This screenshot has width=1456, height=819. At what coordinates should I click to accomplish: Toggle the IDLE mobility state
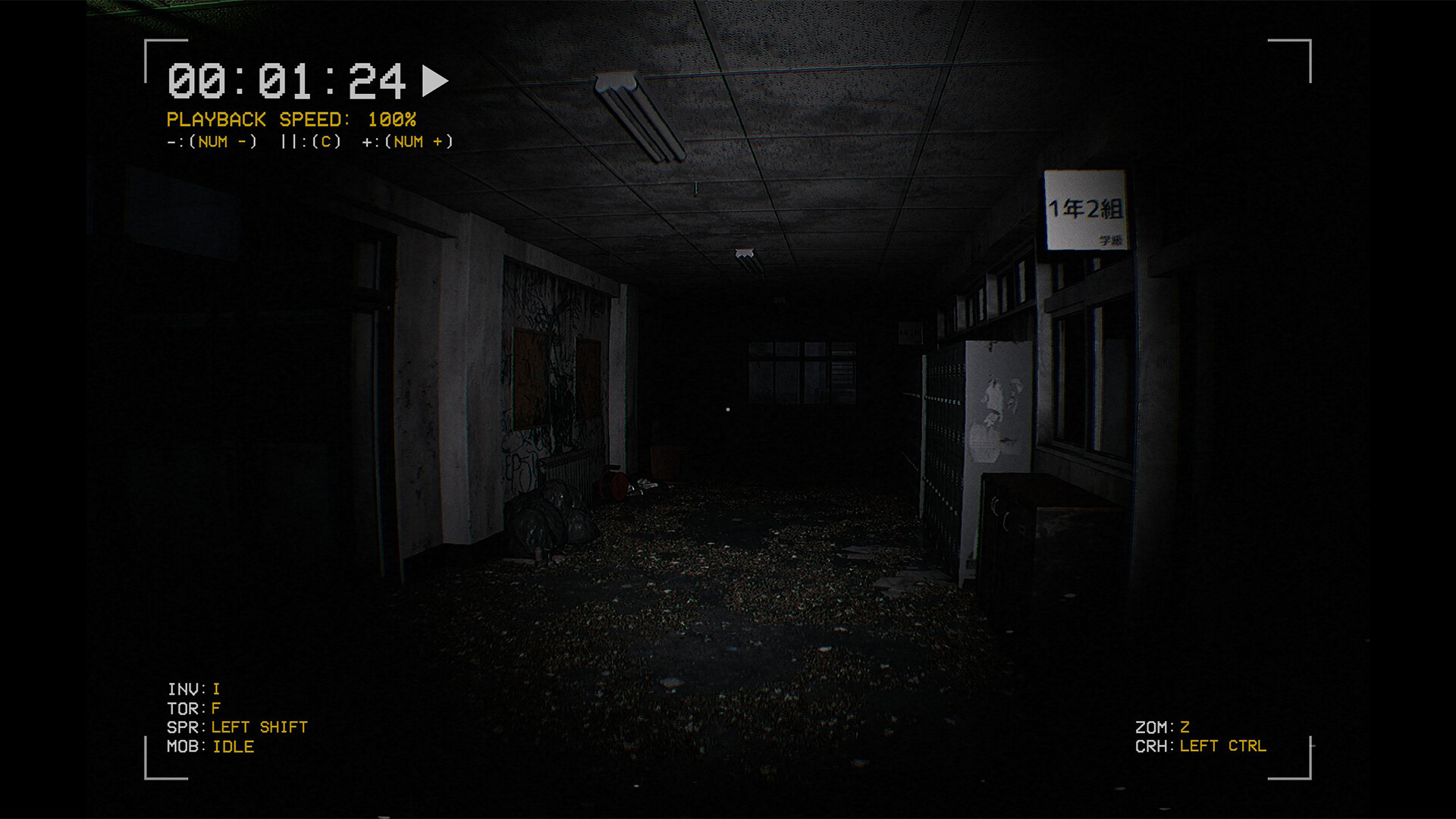pos(234,746)
